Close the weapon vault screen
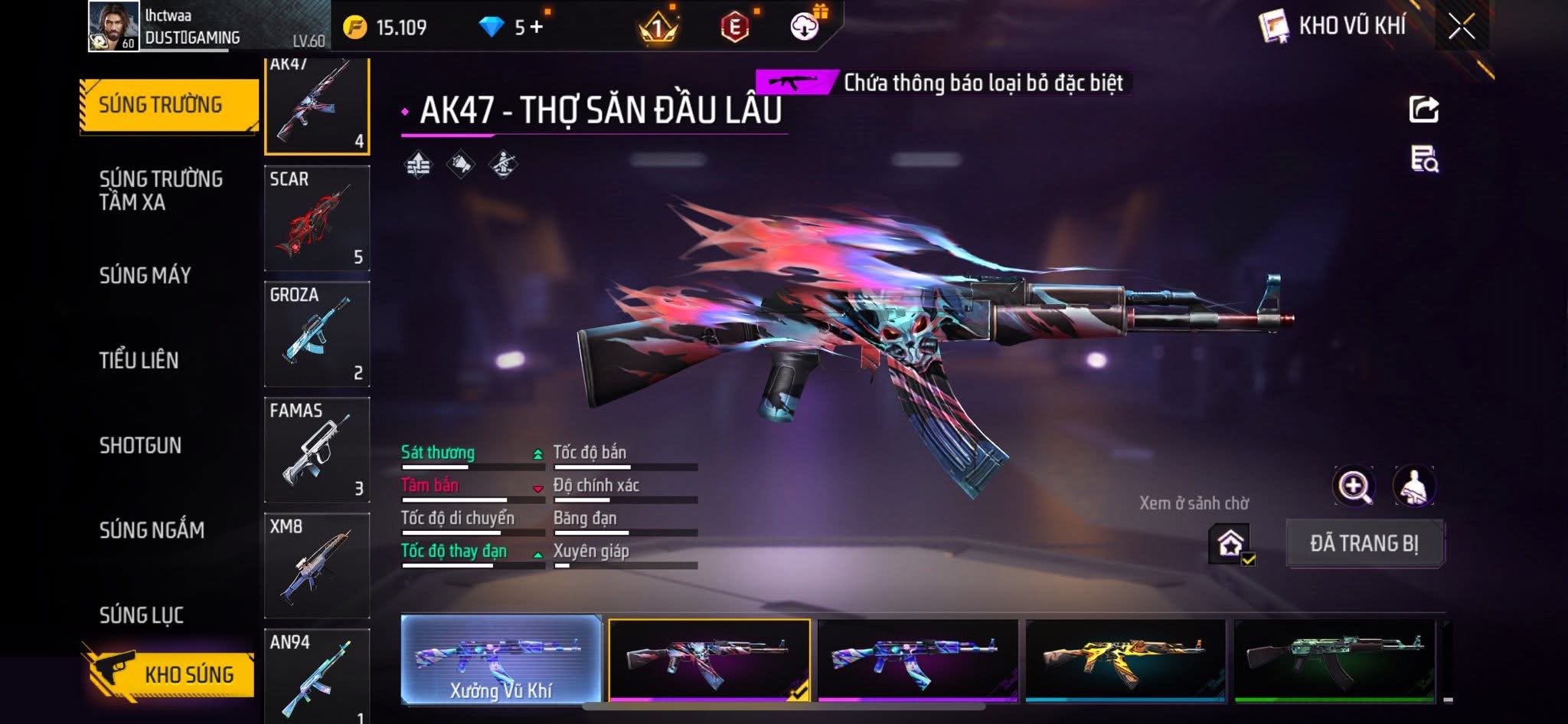This screenshot has height=724, width=1568. tap(1461, 28)
